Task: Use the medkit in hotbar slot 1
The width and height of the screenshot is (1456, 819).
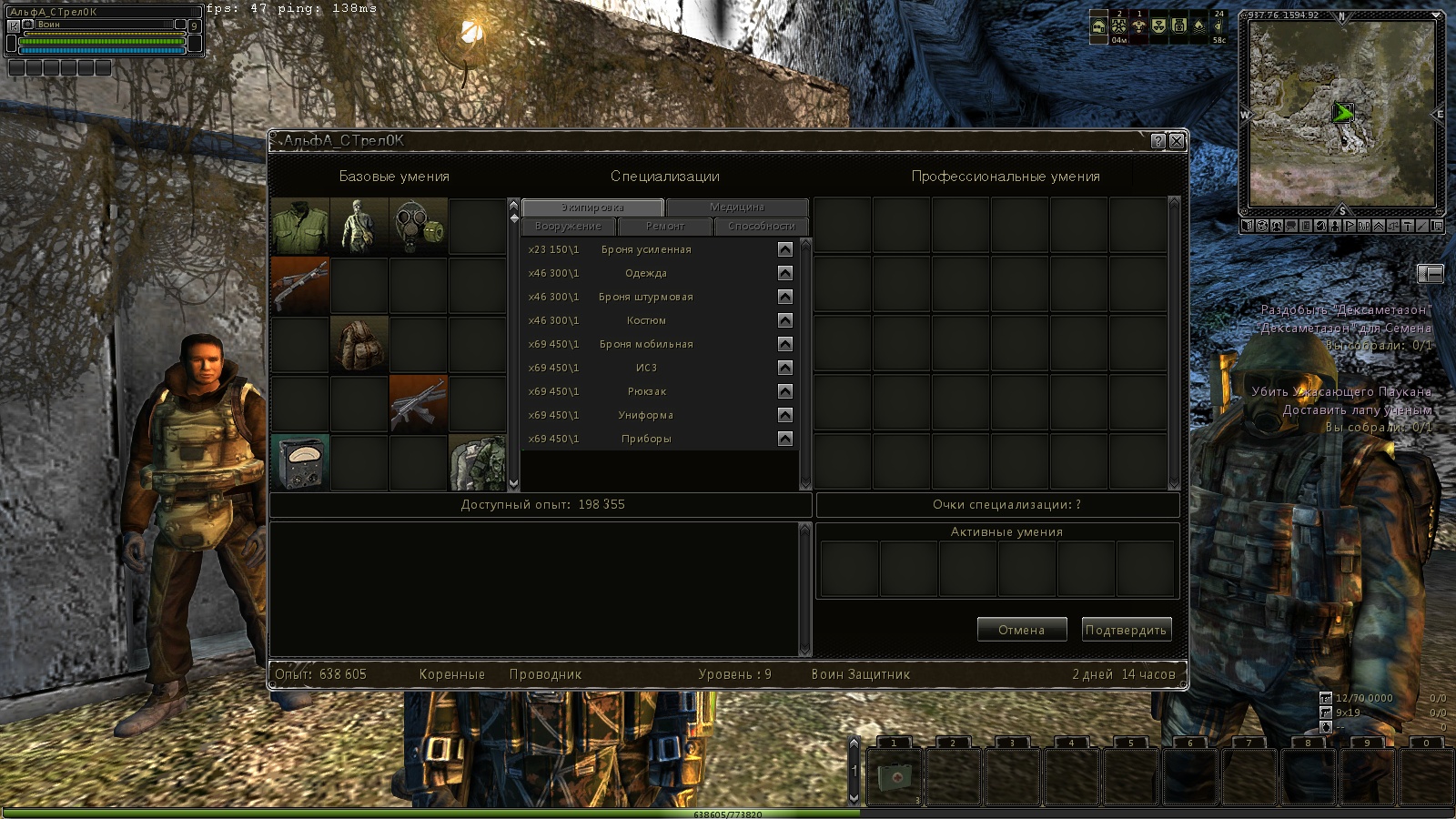Action: click(894, 776)
